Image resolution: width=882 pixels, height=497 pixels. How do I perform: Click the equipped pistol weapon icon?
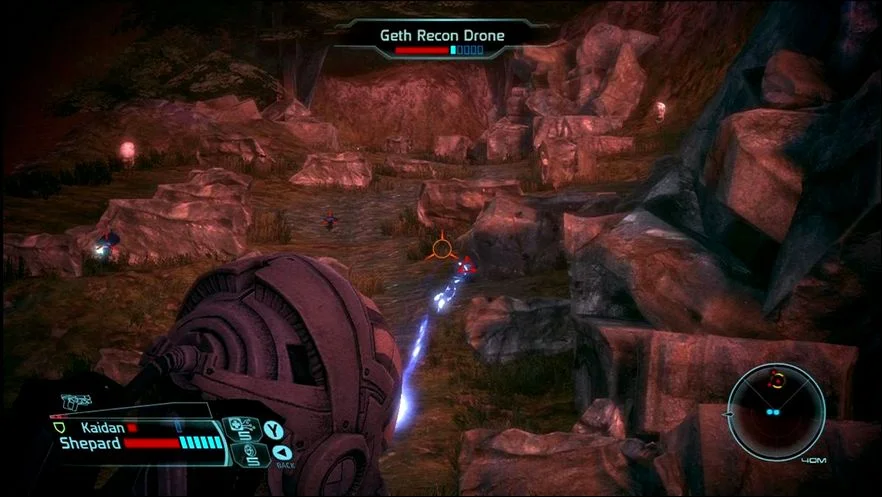tap(73, 403)
